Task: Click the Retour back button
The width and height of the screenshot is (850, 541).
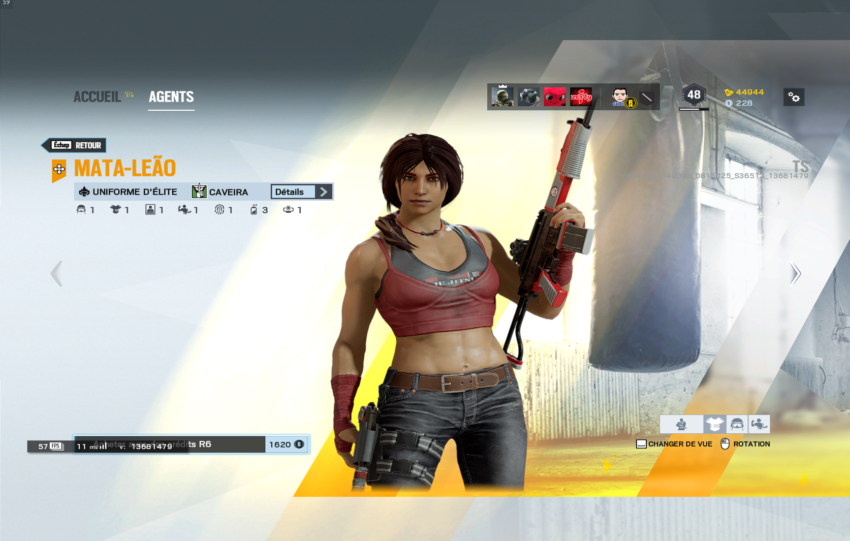Action: tap(73, 145)
